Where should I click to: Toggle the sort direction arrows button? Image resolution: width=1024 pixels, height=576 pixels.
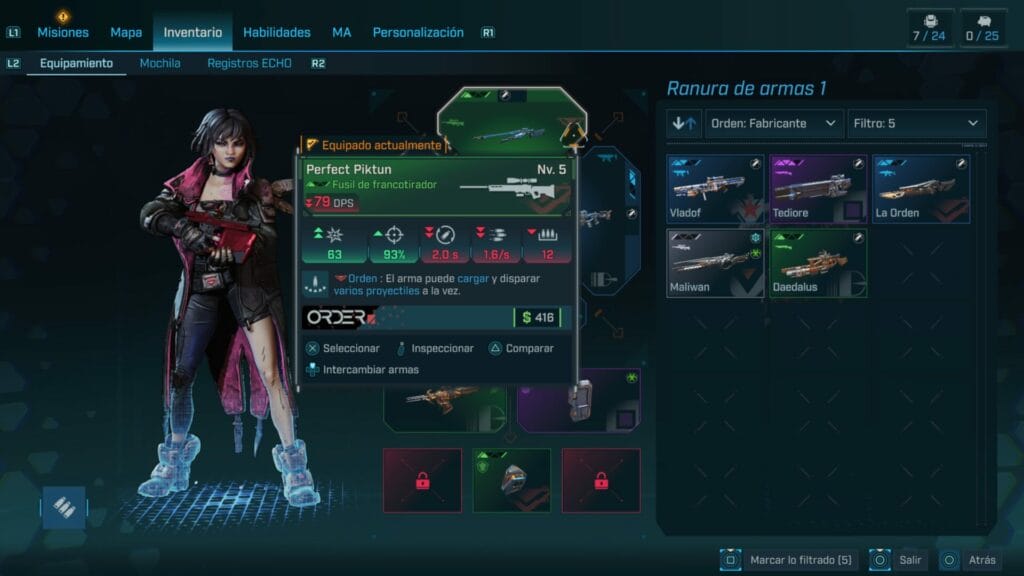[682, 124]
